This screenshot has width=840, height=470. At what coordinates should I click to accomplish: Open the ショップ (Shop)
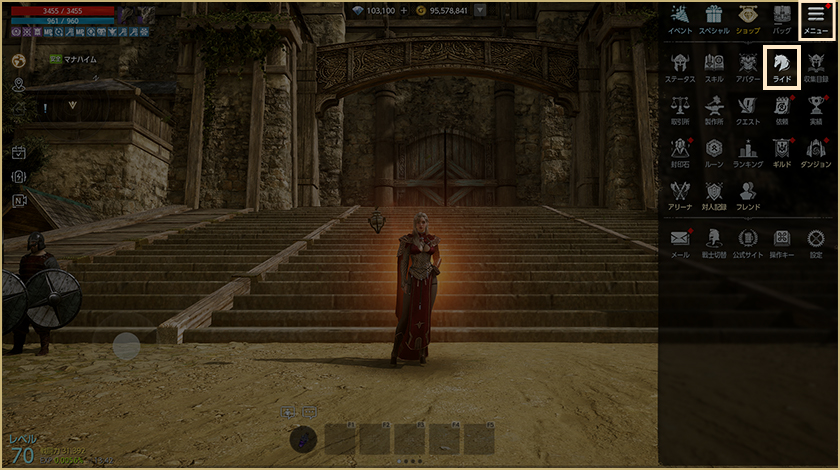pyautogui.click(x=748, y=19)
